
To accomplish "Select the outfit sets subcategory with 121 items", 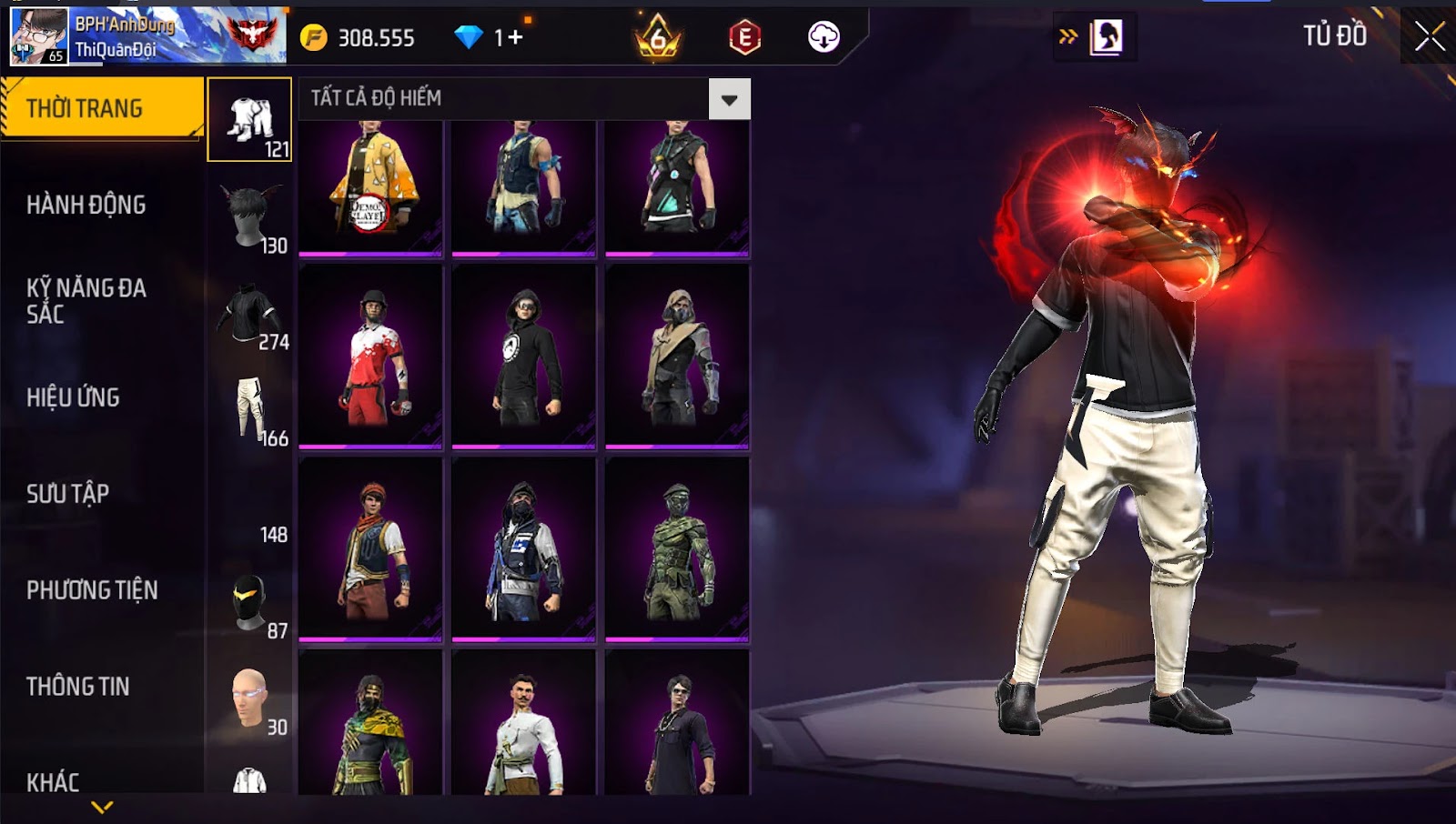I will [x=250, y=120].
